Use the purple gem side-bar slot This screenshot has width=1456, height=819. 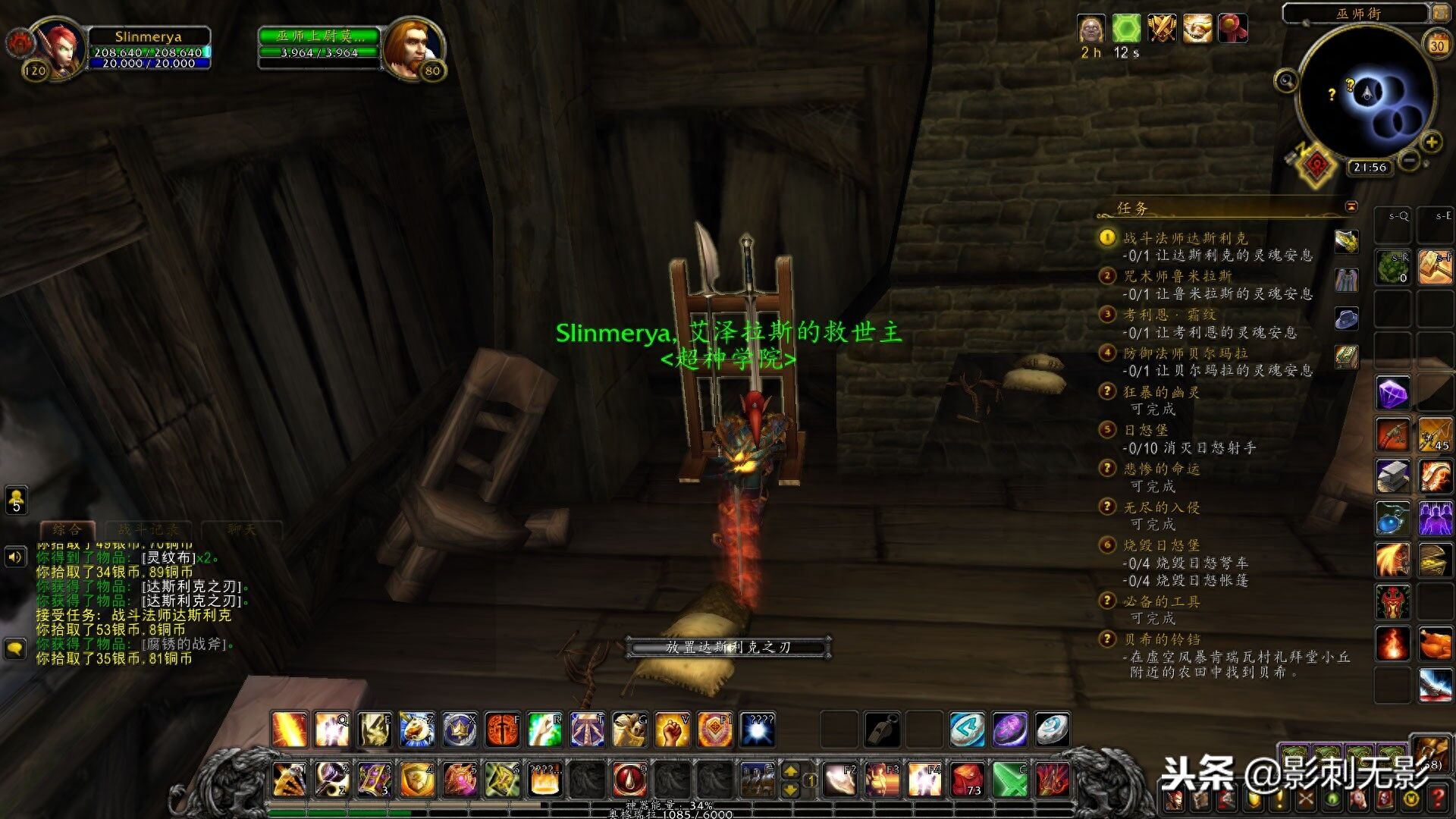pos(1392,394)
